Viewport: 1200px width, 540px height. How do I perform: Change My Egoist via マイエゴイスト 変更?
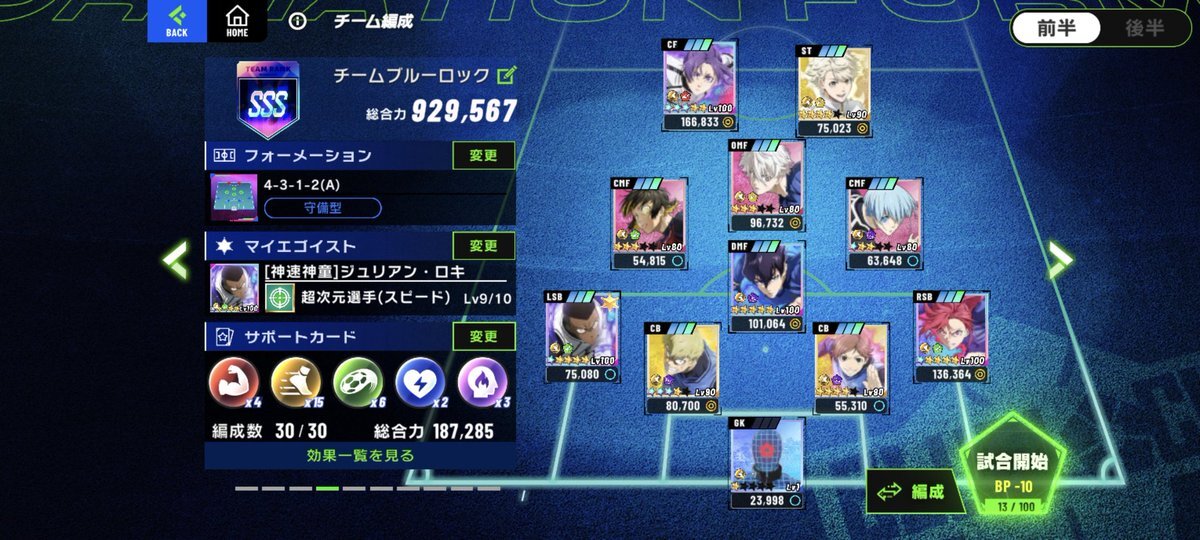point(484,246)
